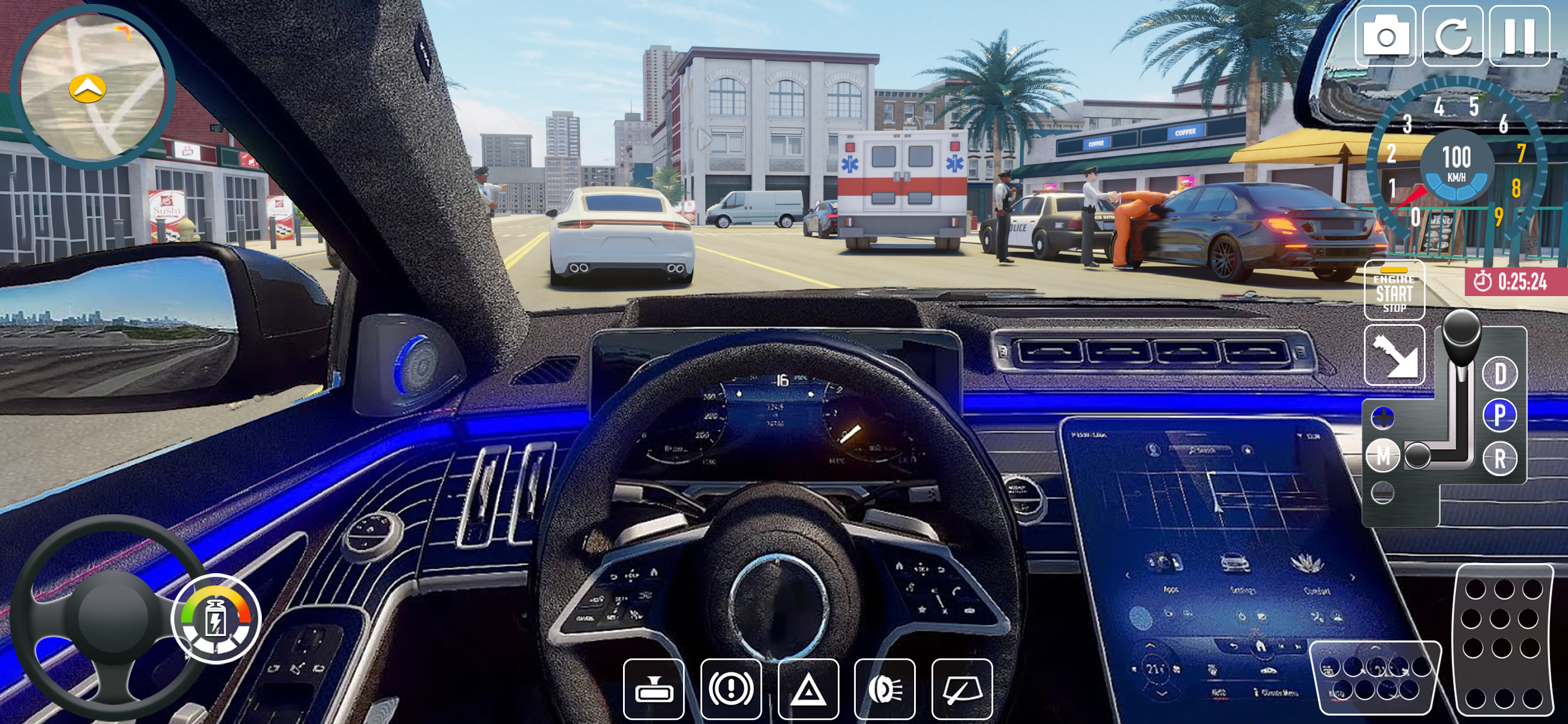This screenshot has height=724, width=1568.
Task: Open the circular minimap
Action: pos(92,87)
